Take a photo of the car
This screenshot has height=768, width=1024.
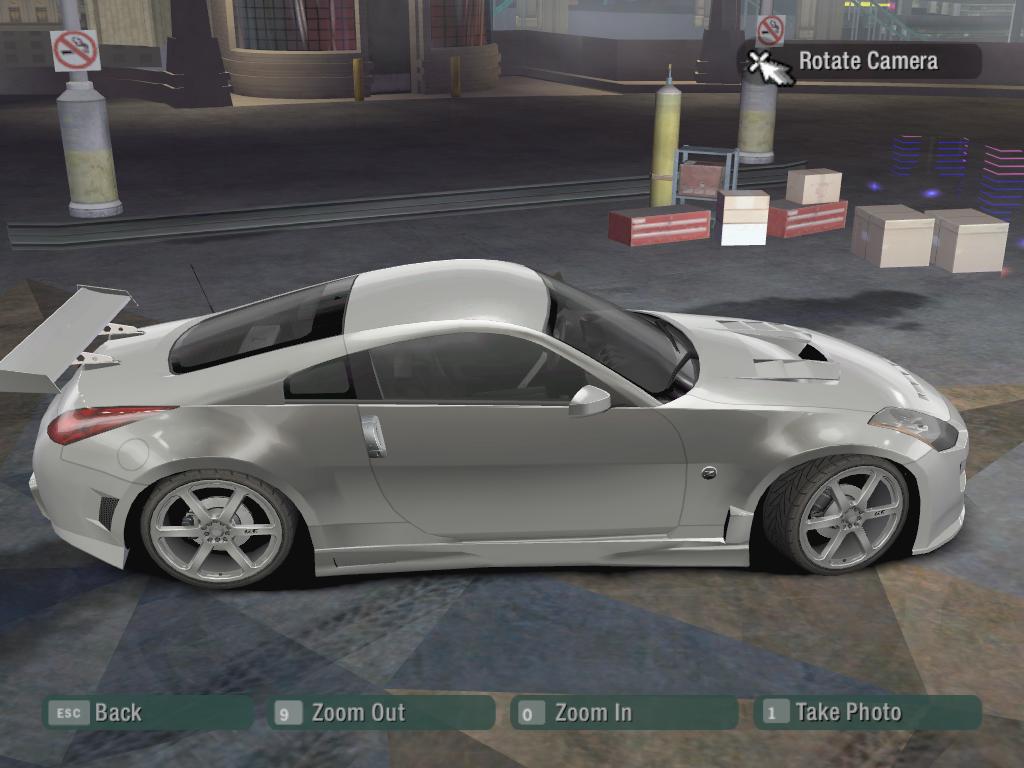coord(867,713)
